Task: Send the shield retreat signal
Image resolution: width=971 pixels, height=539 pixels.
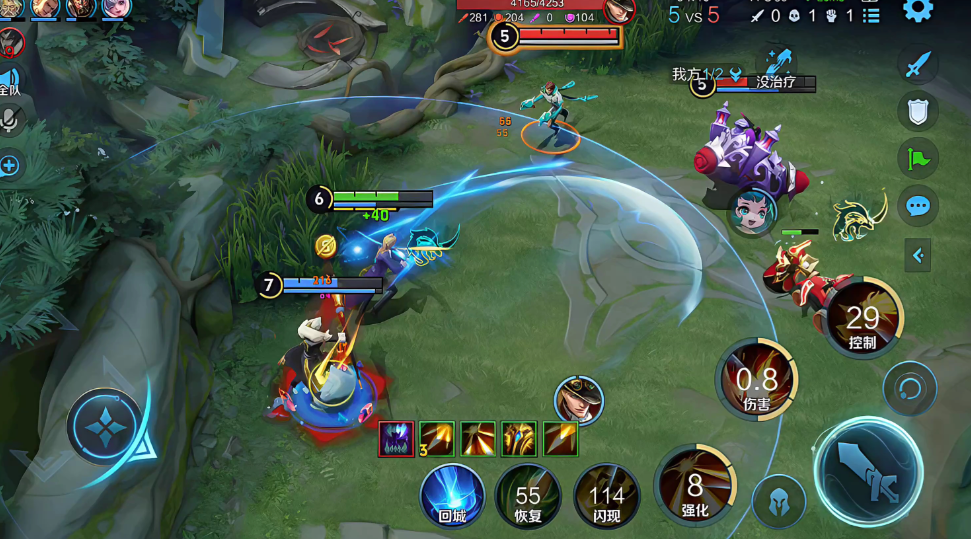Action: 918,111
